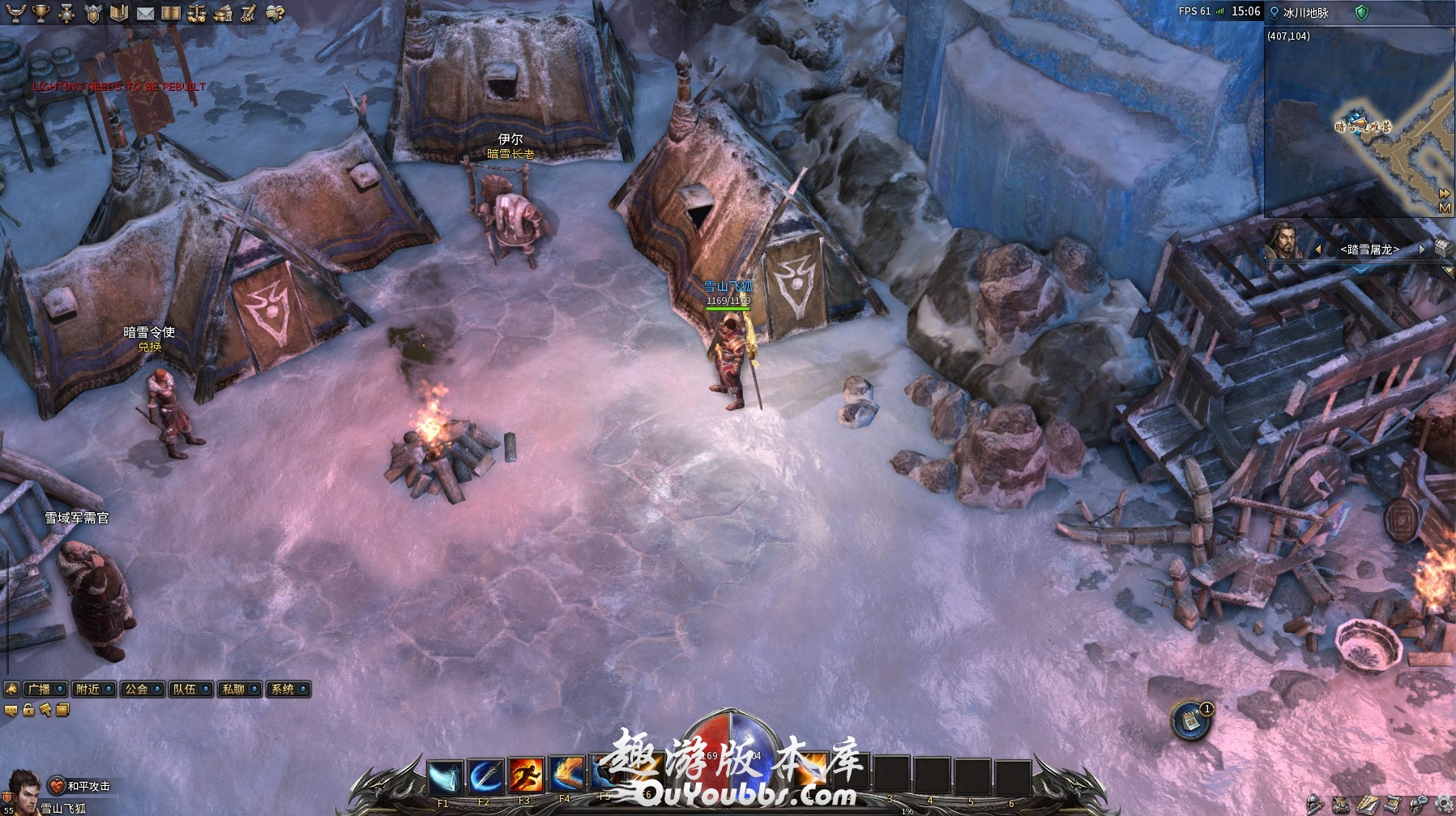The width and height of the screenshot is (1456, 816).
Task: Toggle the chat lock padlock icon
Action: pyautogui.click(x=28, y=711)
